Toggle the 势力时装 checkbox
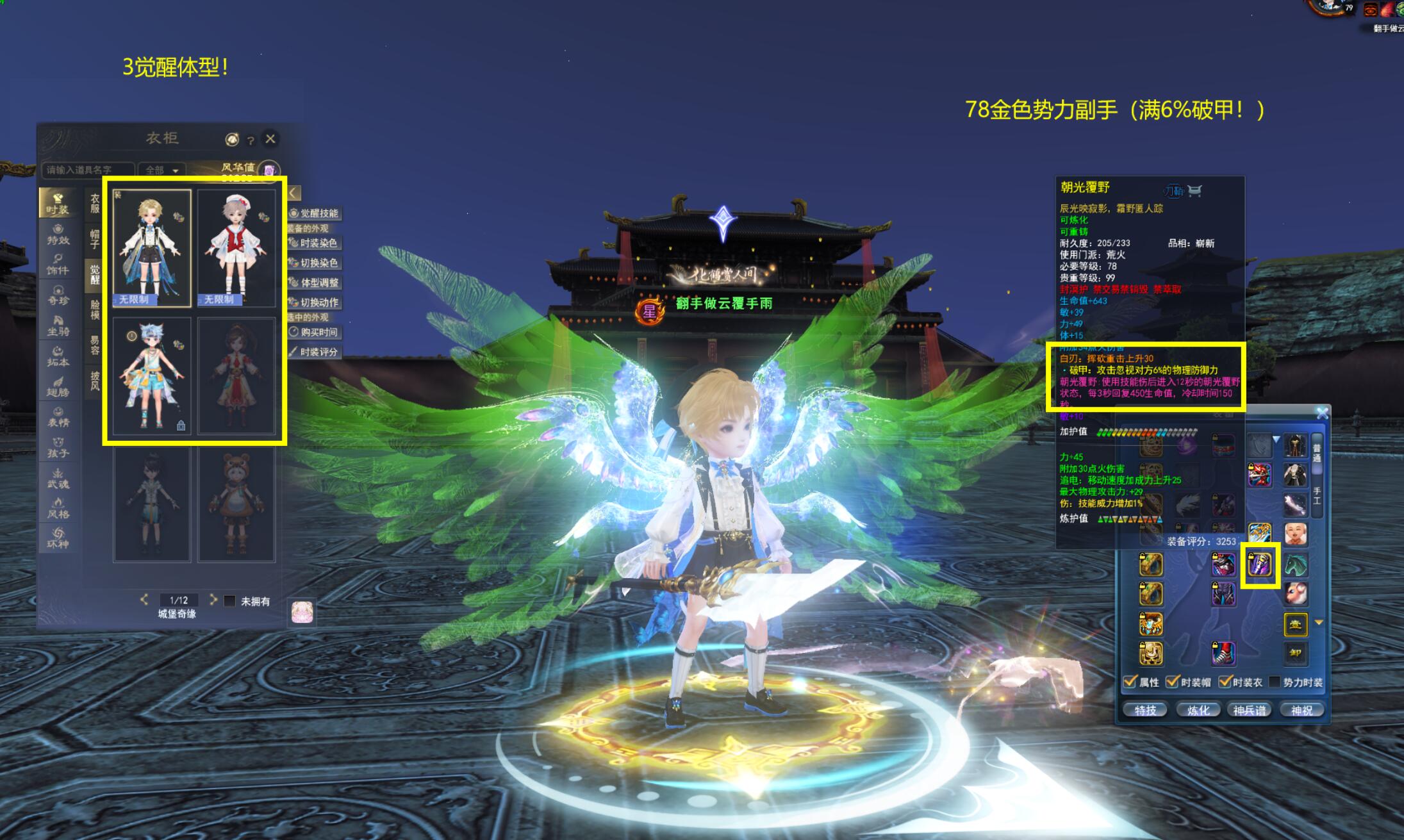The image size is (1404, 840). (1275, 682)
